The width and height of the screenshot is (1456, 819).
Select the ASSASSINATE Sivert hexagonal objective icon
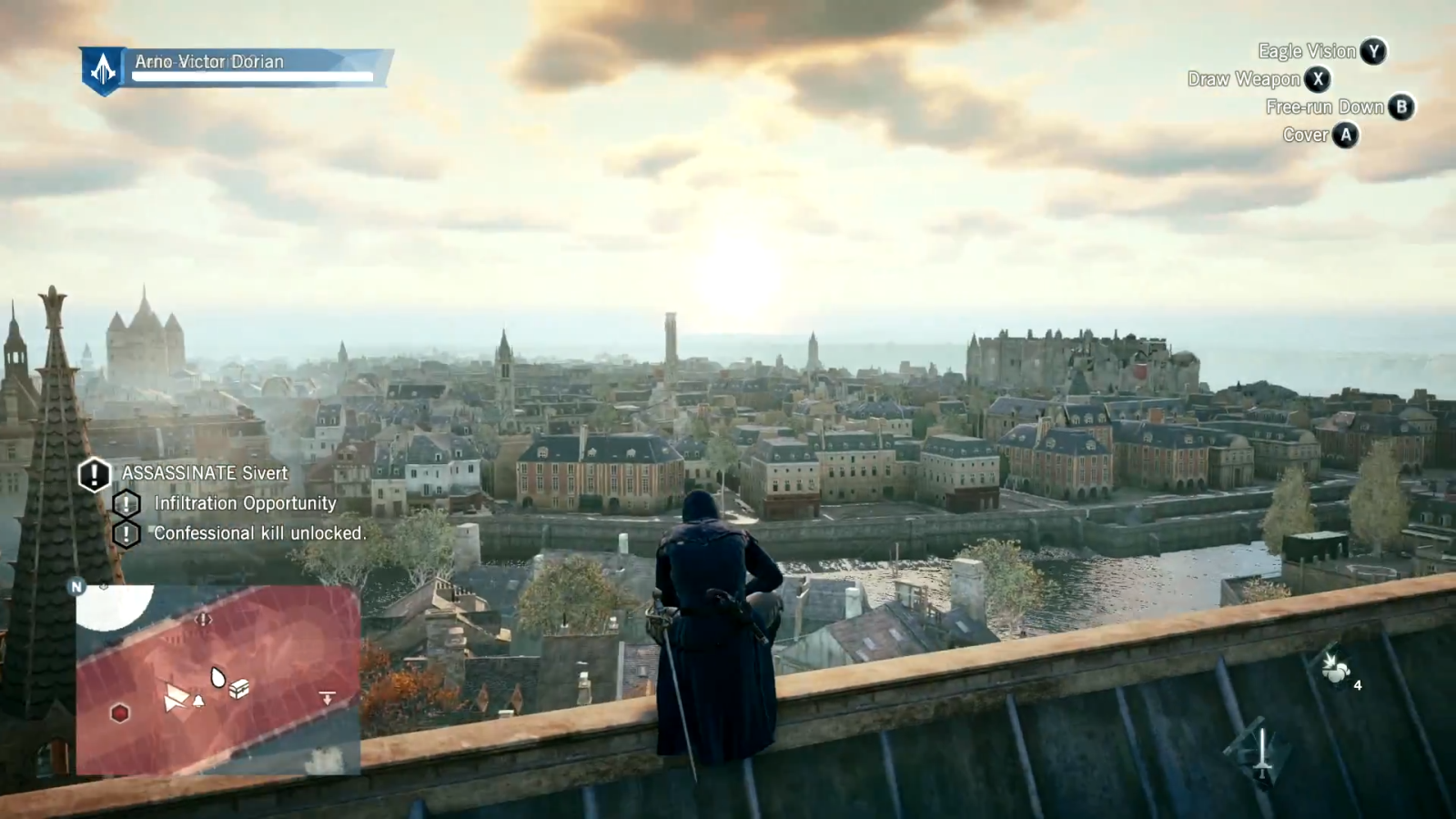[92, 474]
